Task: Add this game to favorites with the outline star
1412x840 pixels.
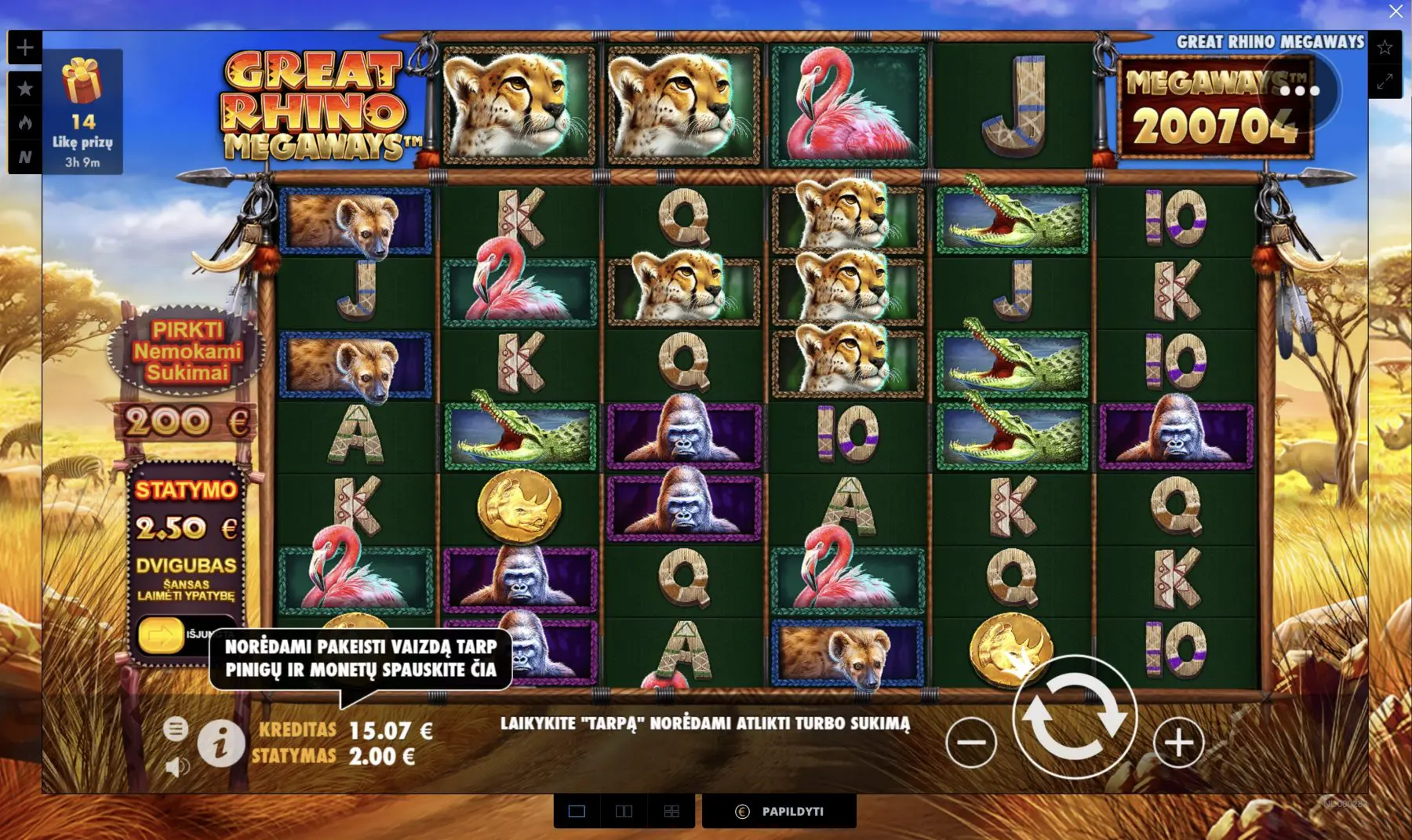Action: click(1385, 48)
